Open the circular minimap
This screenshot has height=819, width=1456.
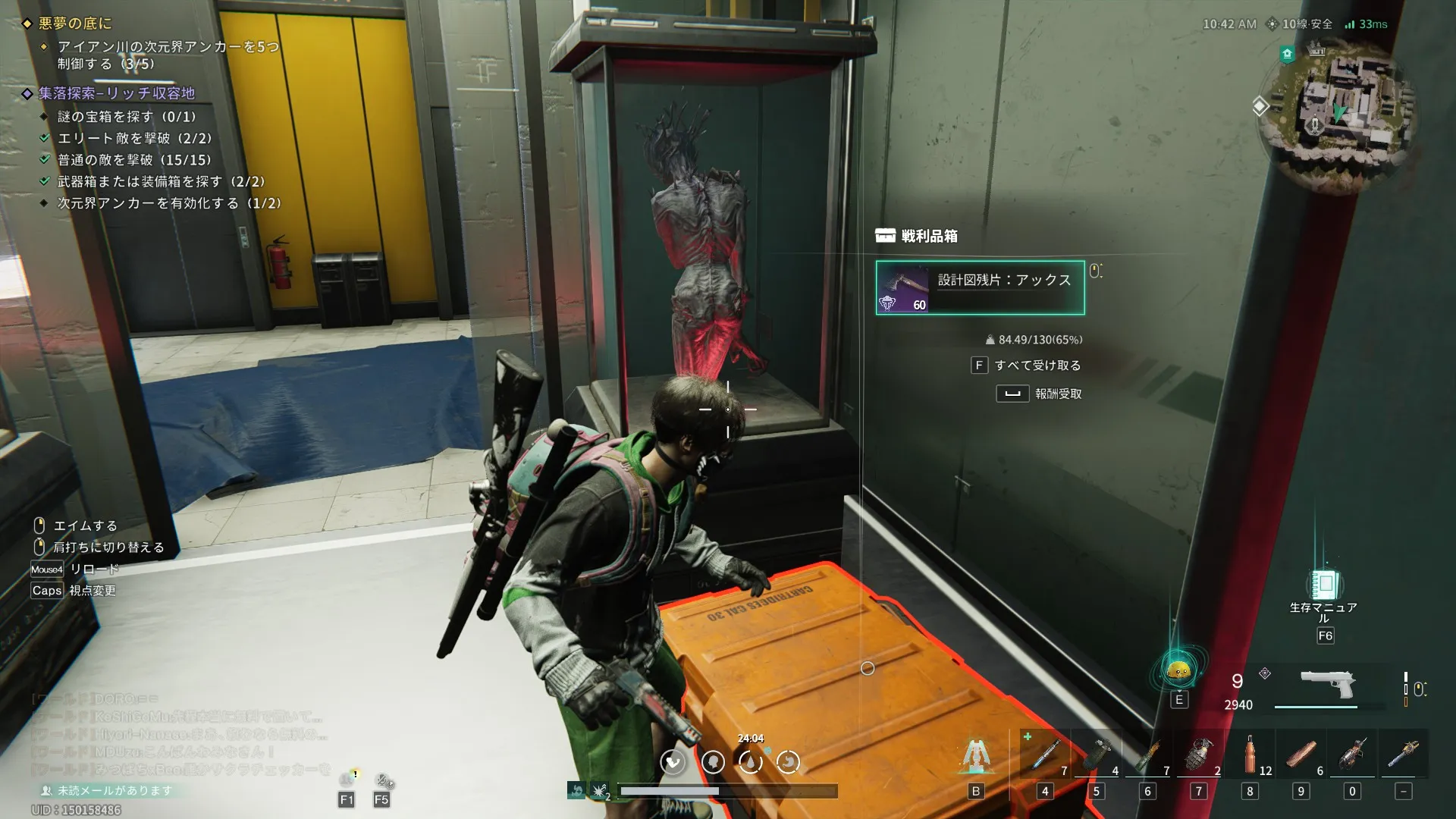[1338, 106]
